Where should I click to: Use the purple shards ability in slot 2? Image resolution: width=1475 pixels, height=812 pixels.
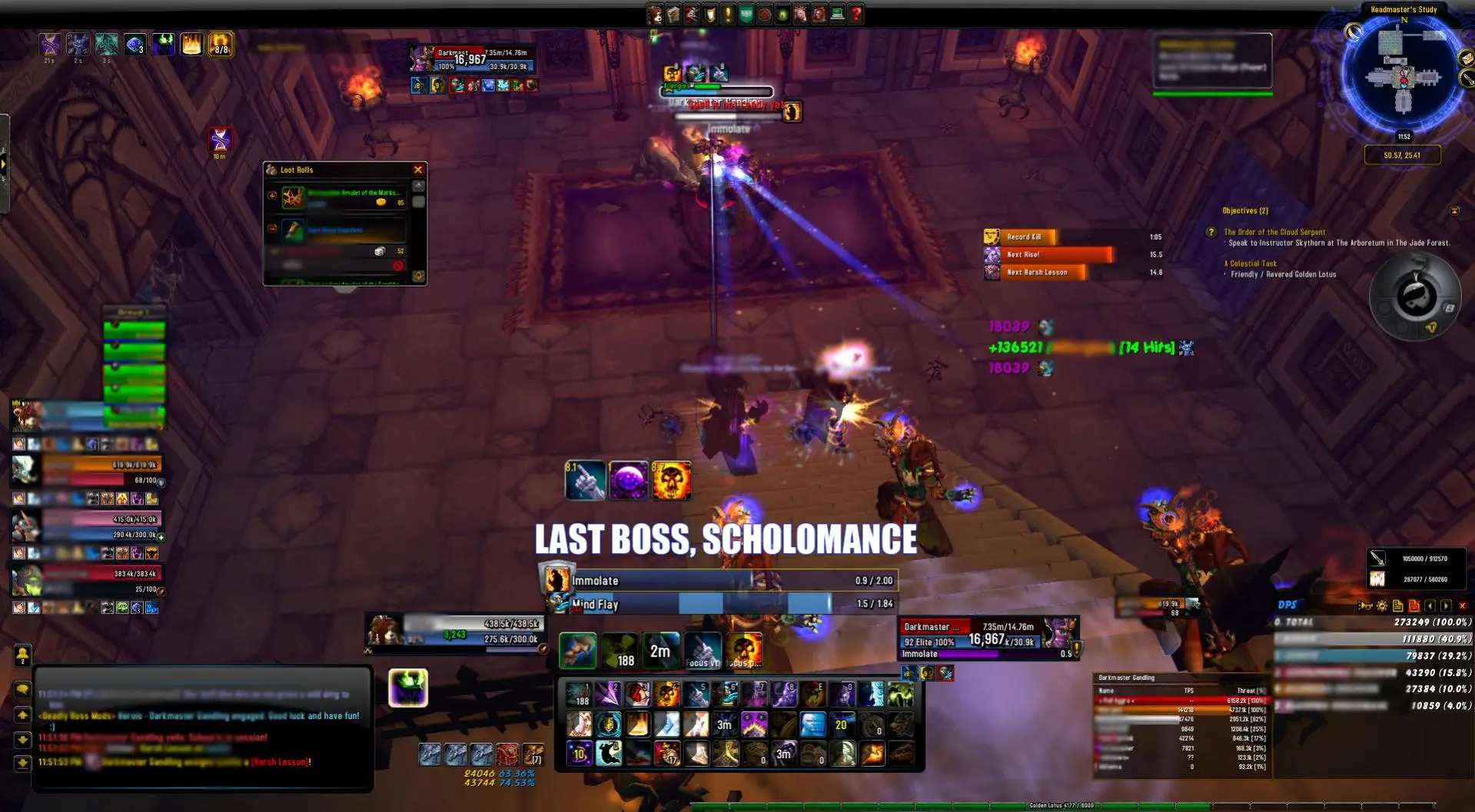[x=607, y=694]
